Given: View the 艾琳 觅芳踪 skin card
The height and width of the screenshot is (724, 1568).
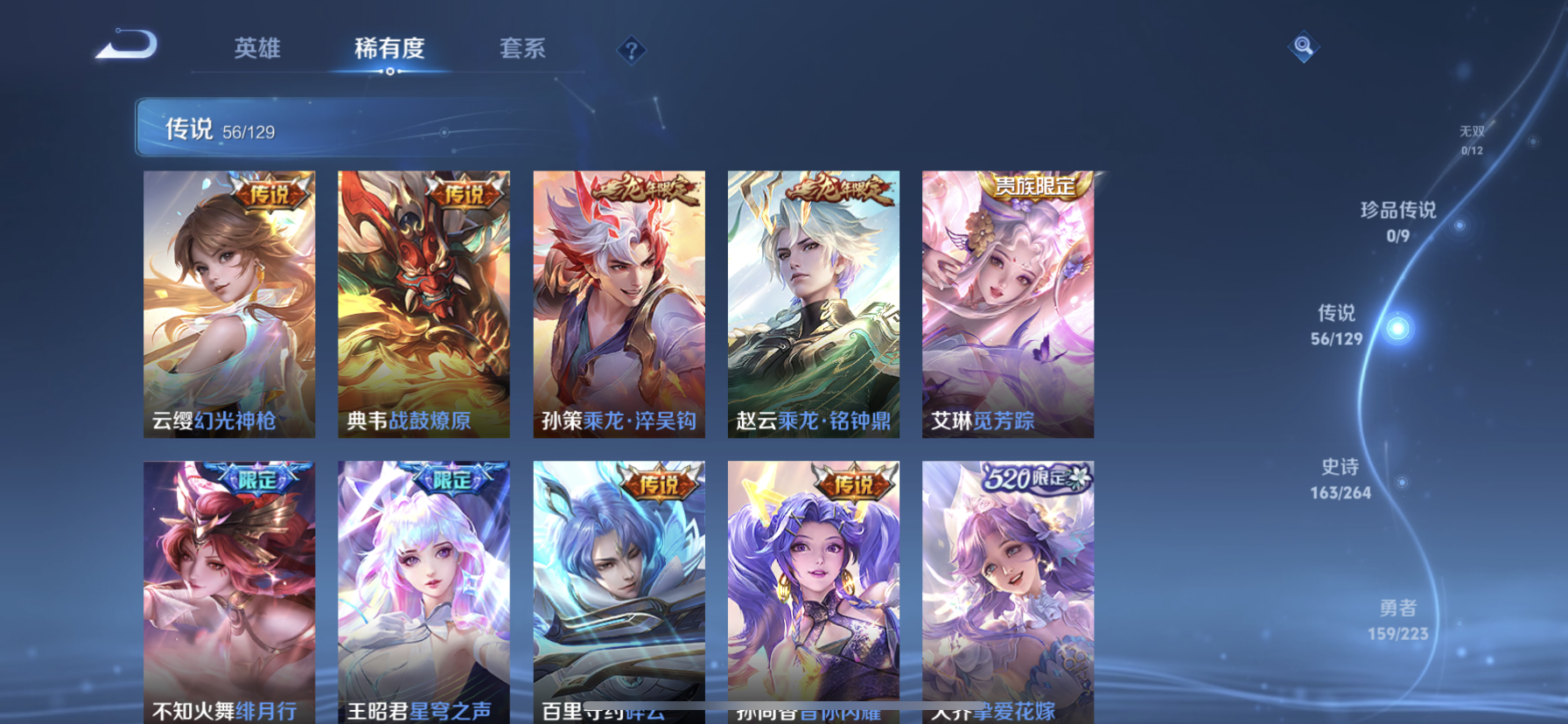Looking at the screenshot, I should pos(1007,303).
